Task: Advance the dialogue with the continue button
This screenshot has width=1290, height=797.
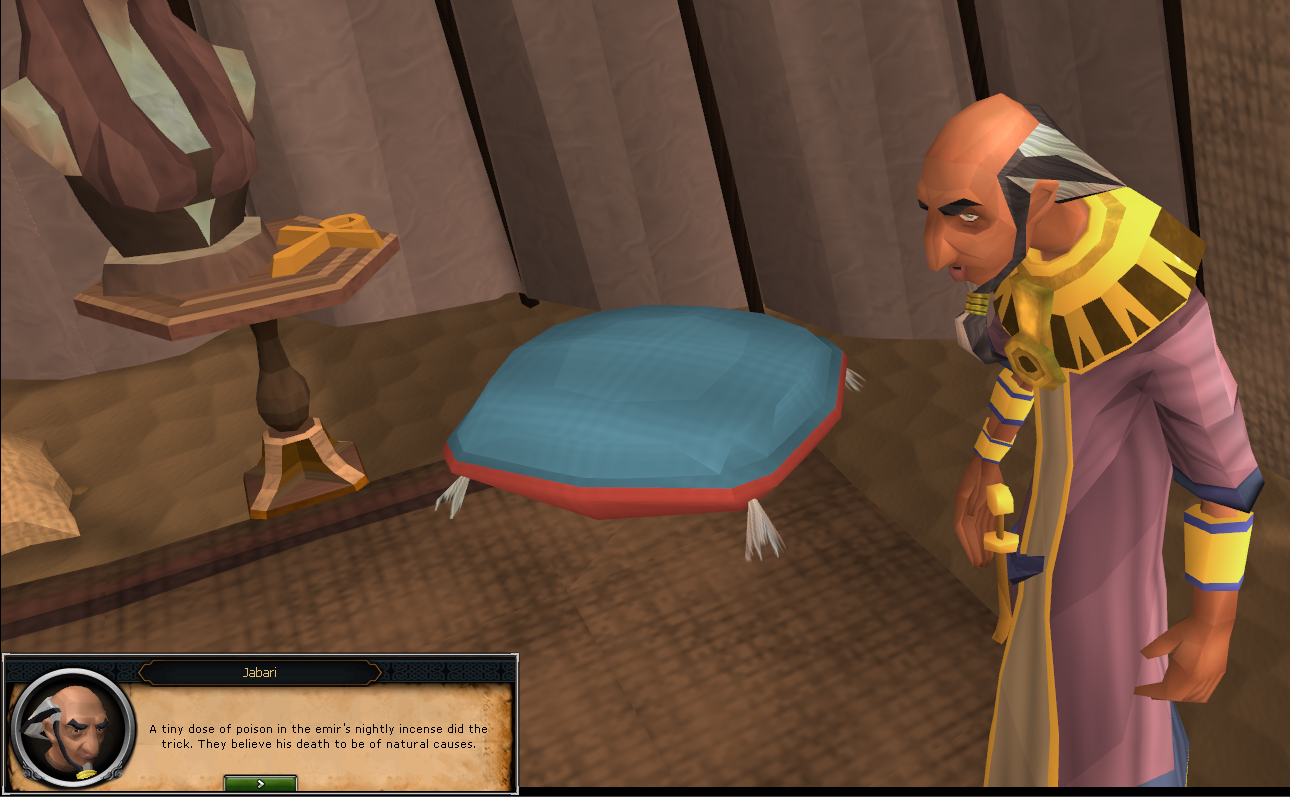Action: point(259,785)
